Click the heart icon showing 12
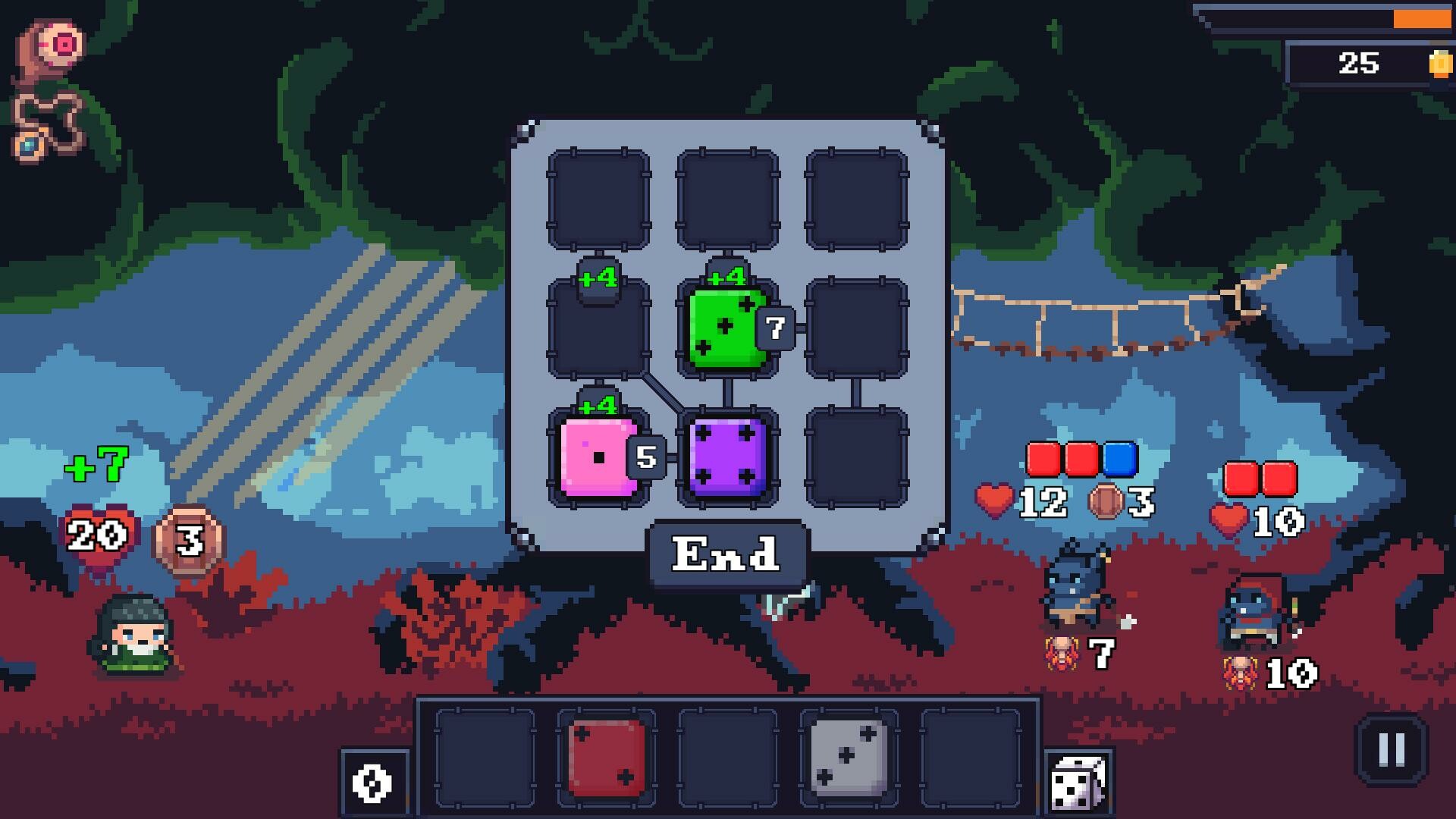Image resolution: width=1456 pixels, height=819 pixels. [993, 500]
